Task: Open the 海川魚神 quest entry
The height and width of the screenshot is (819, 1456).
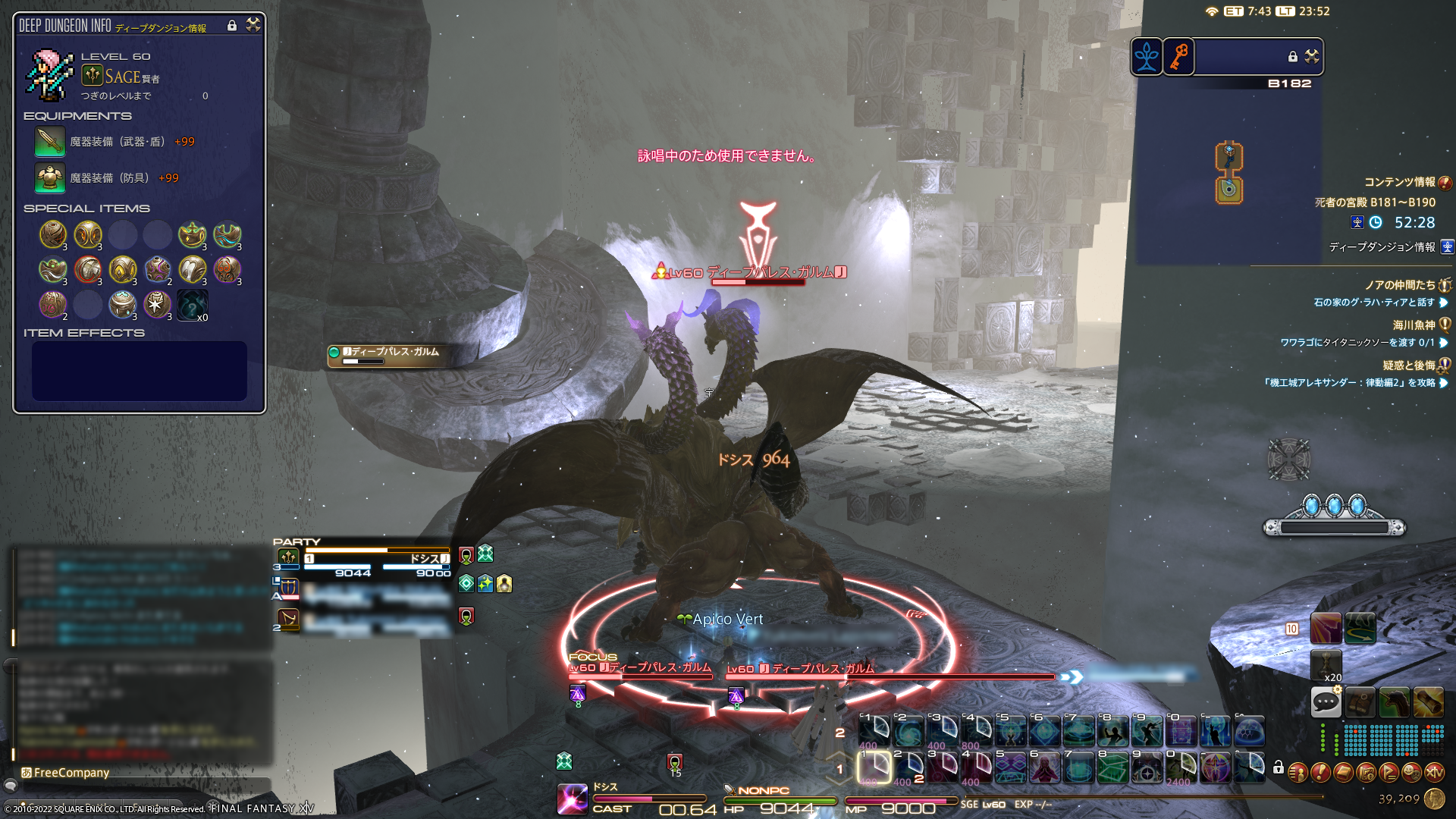Action: (1414, 325)
